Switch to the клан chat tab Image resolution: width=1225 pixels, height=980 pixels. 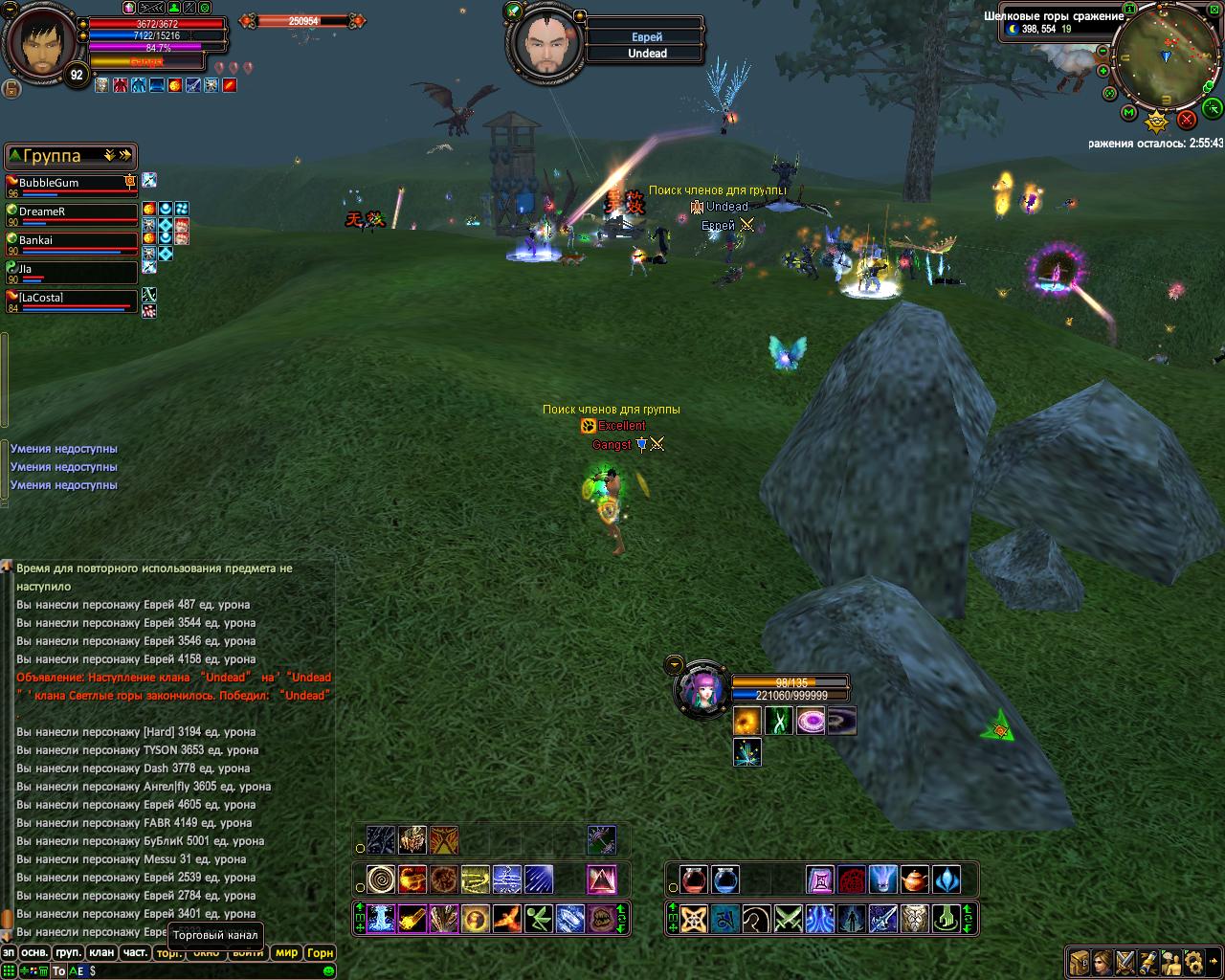100,952
